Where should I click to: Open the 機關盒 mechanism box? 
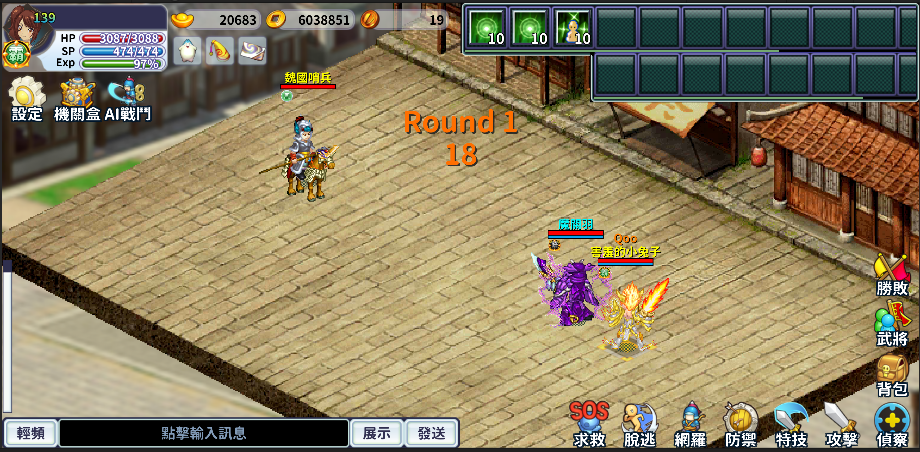(77, 98)
